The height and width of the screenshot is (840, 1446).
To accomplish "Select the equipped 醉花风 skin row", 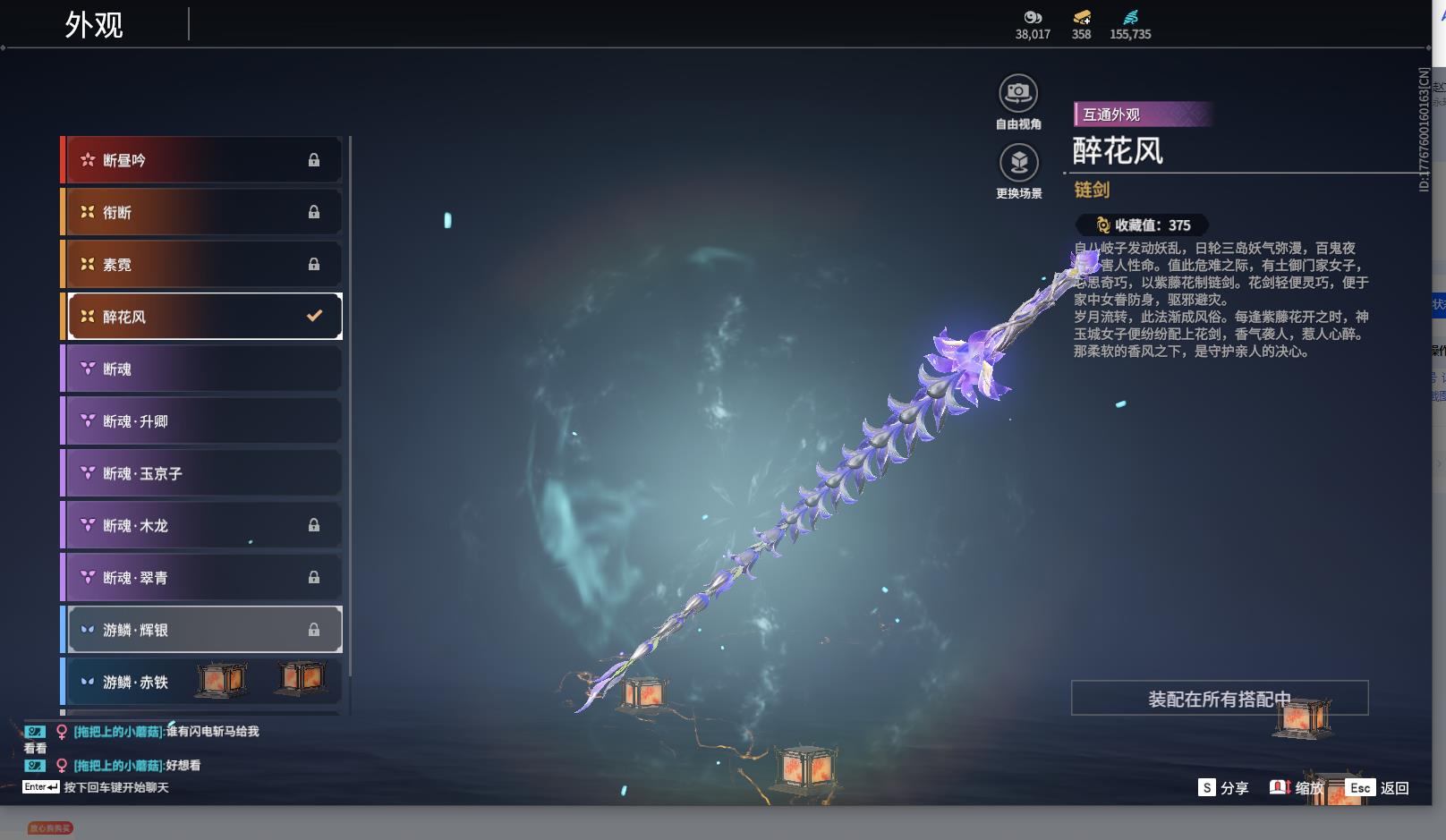I will coord(203,317).
